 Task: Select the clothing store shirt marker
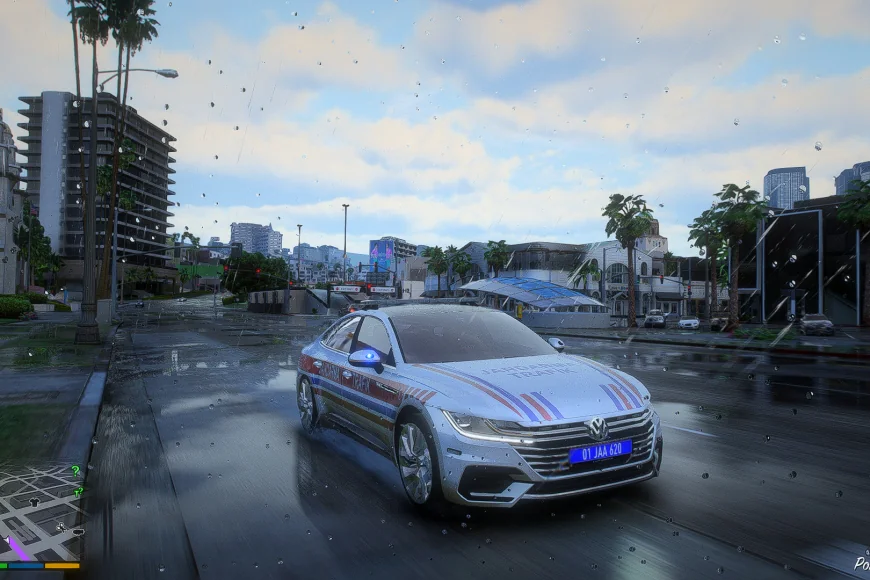[34, 502]
